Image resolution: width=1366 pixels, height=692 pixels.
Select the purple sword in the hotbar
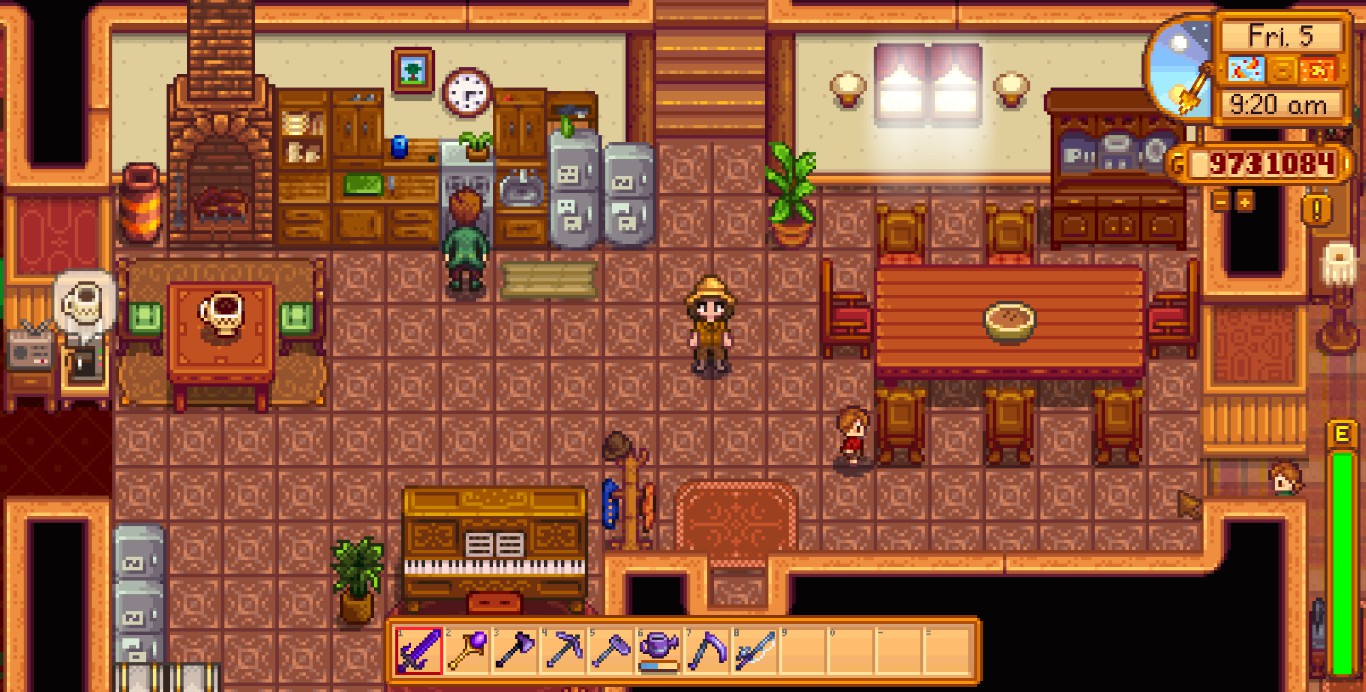tap(418, 651)
